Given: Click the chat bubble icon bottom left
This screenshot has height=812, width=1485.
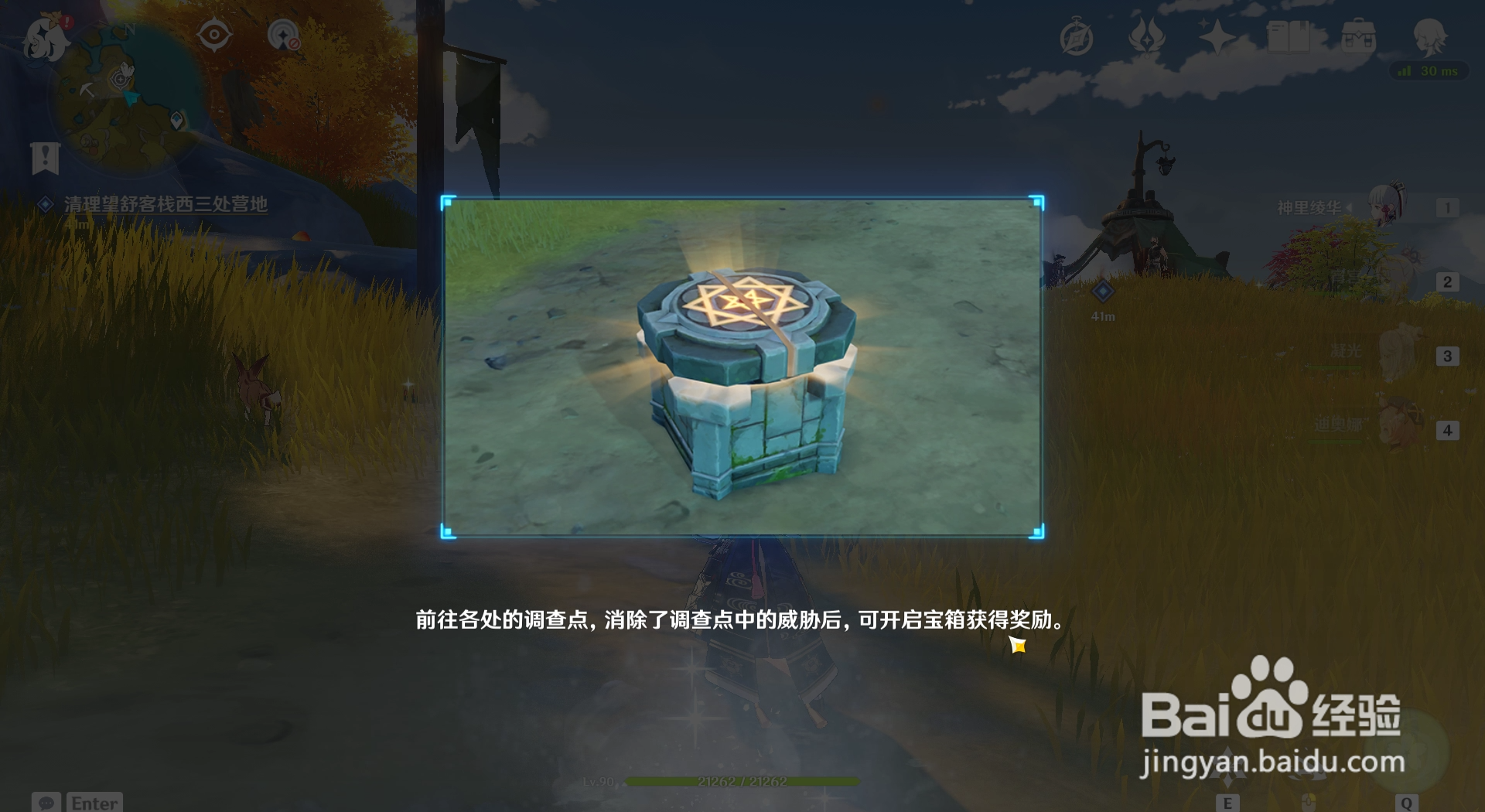Looking at the screenshot, I should point(46,804).
